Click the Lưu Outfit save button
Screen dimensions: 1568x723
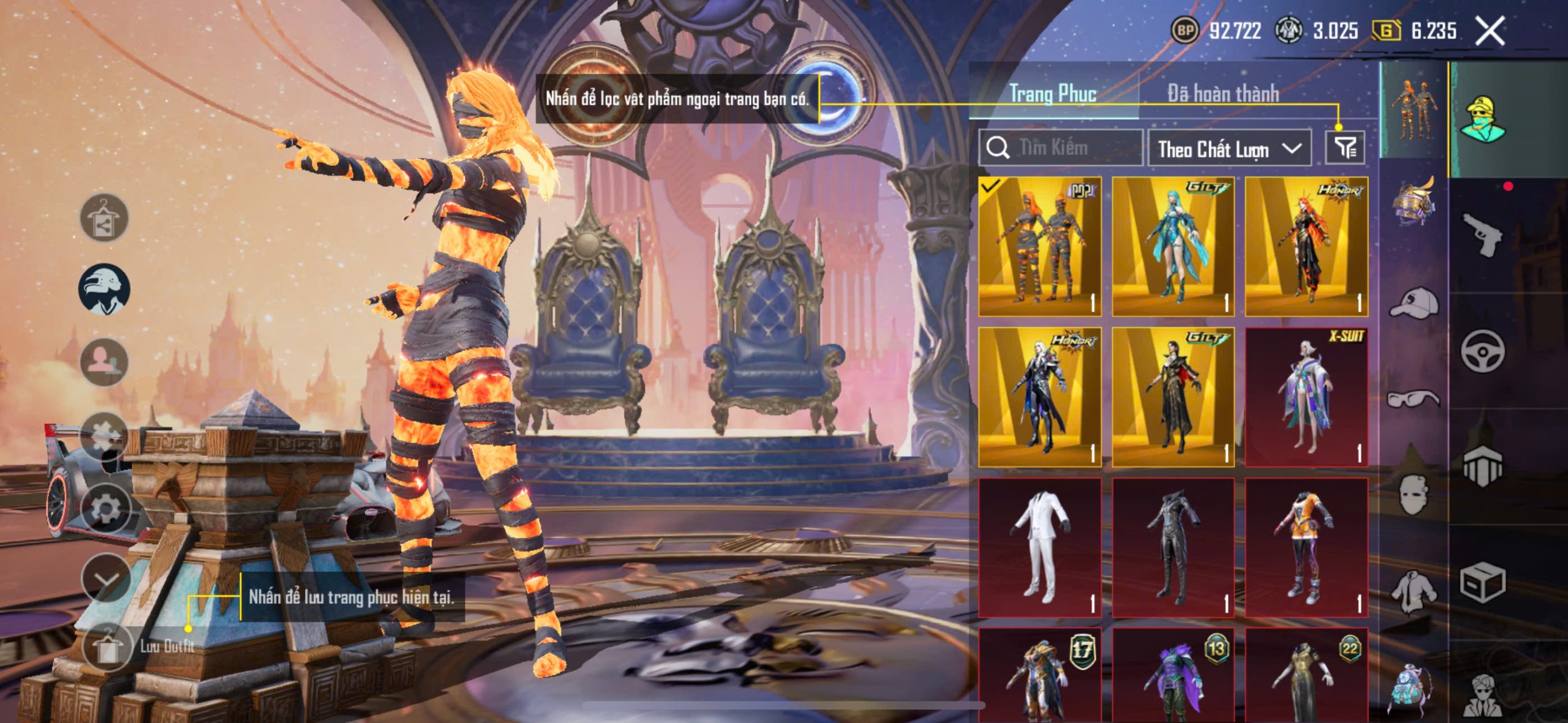pyautogui.click(x=108, y=647)
